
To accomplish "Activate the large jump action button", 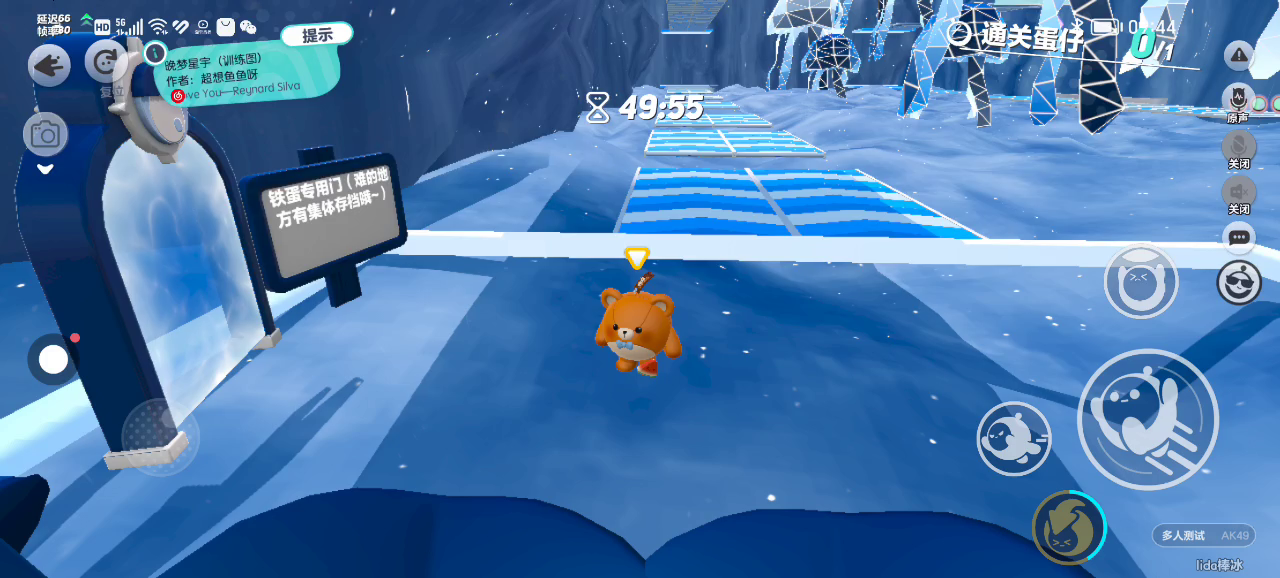I will [1147, 418].
